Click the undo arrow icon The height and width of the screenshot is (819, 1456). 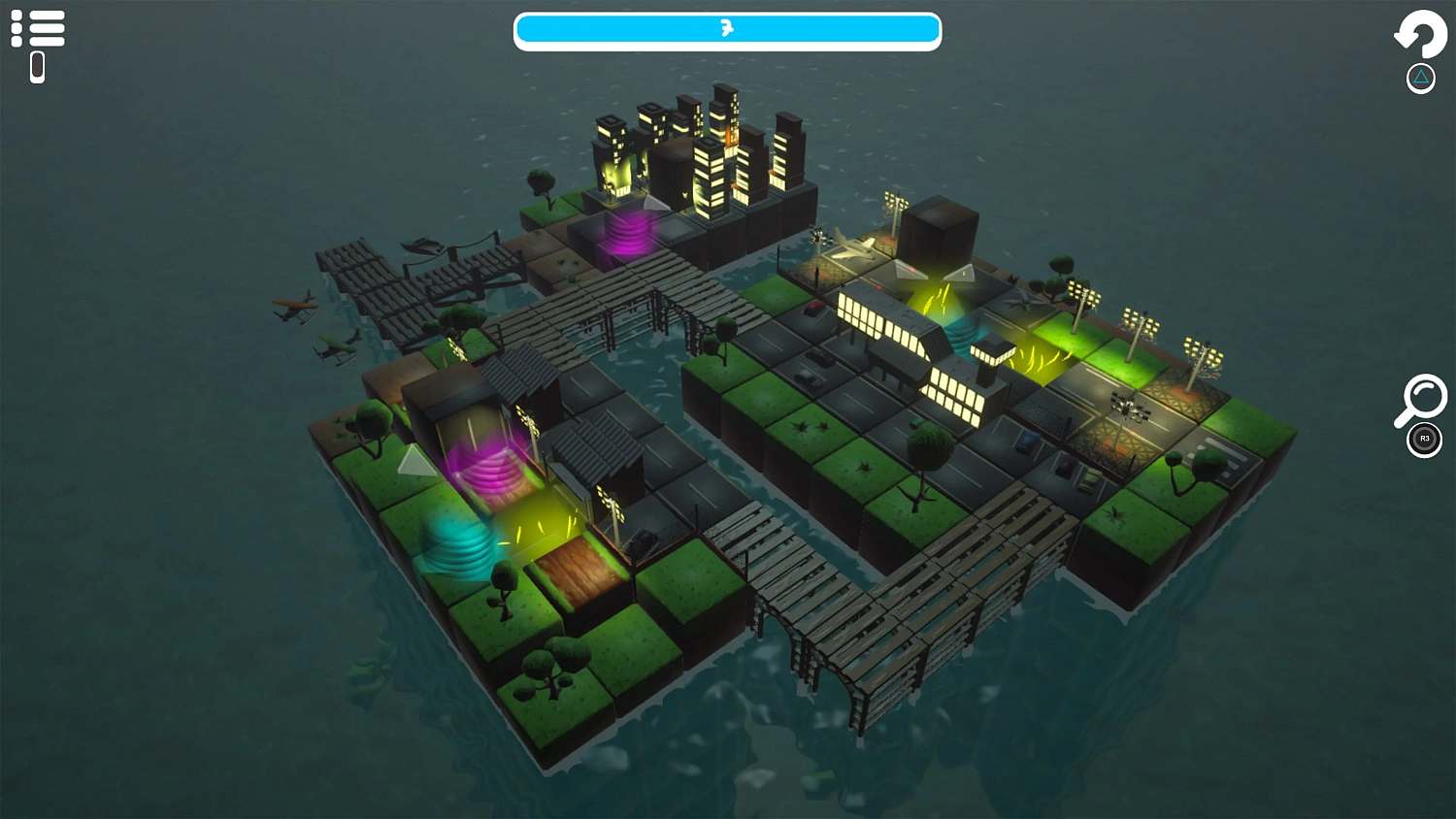pyautogui.click(x=1420, y=35)
